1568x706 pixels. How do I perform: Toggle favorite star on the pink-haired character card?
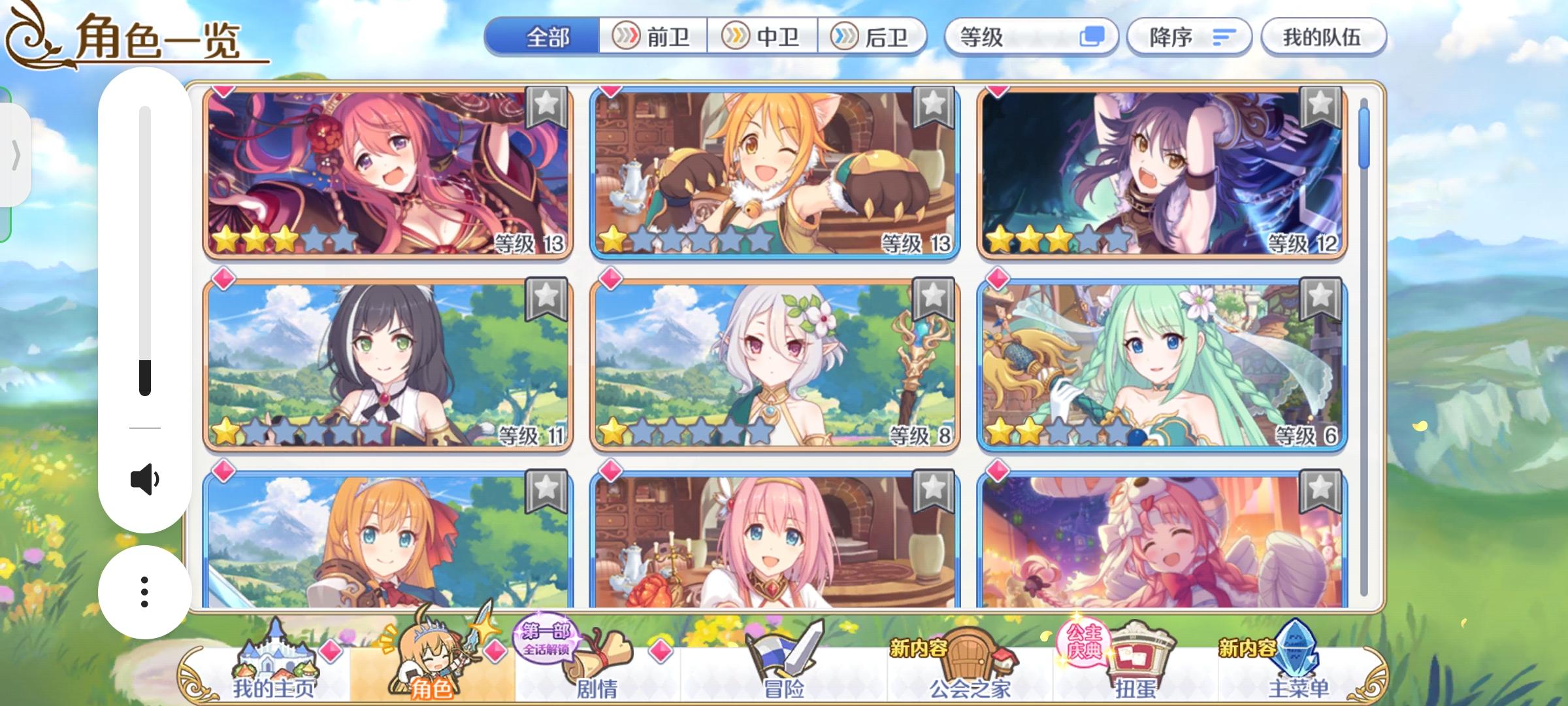(x=546, y=108)
